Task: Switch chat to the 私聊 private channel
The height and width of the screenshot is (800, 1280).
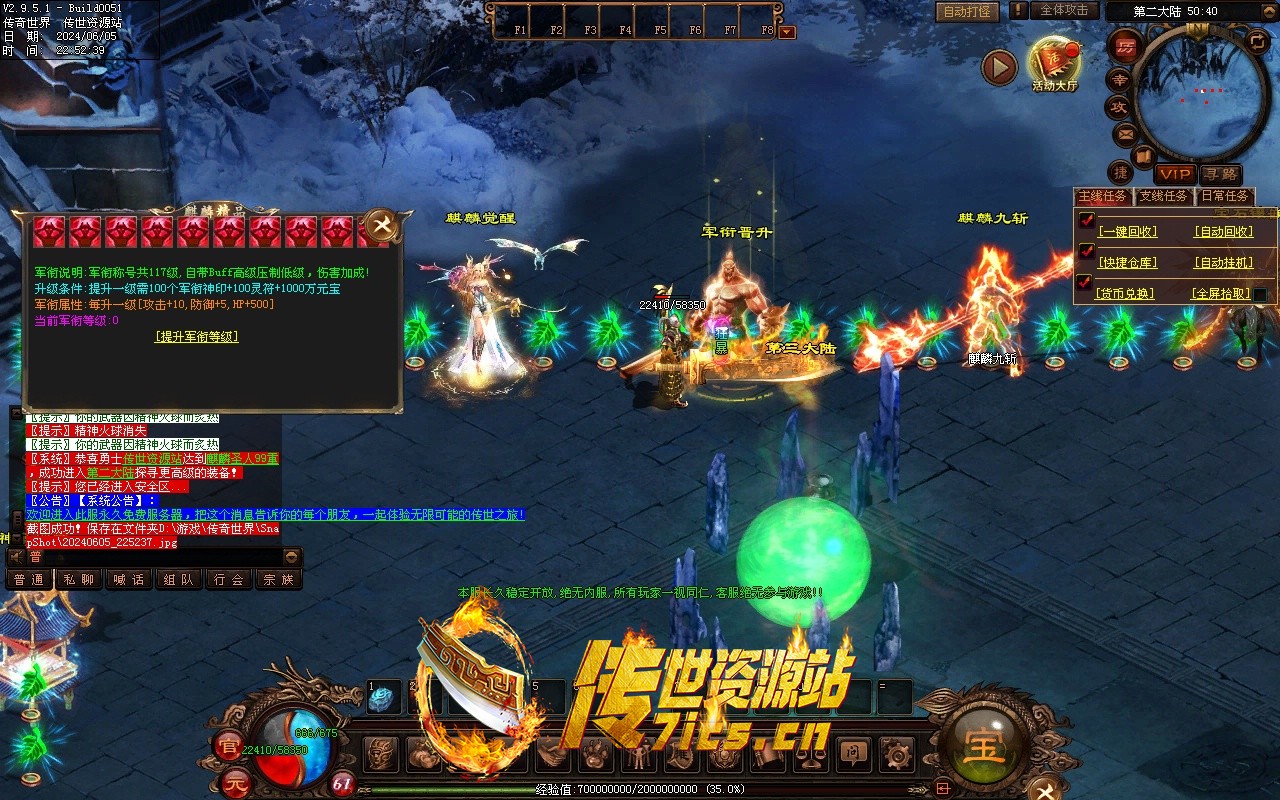Action: click(x=78, y=579)
